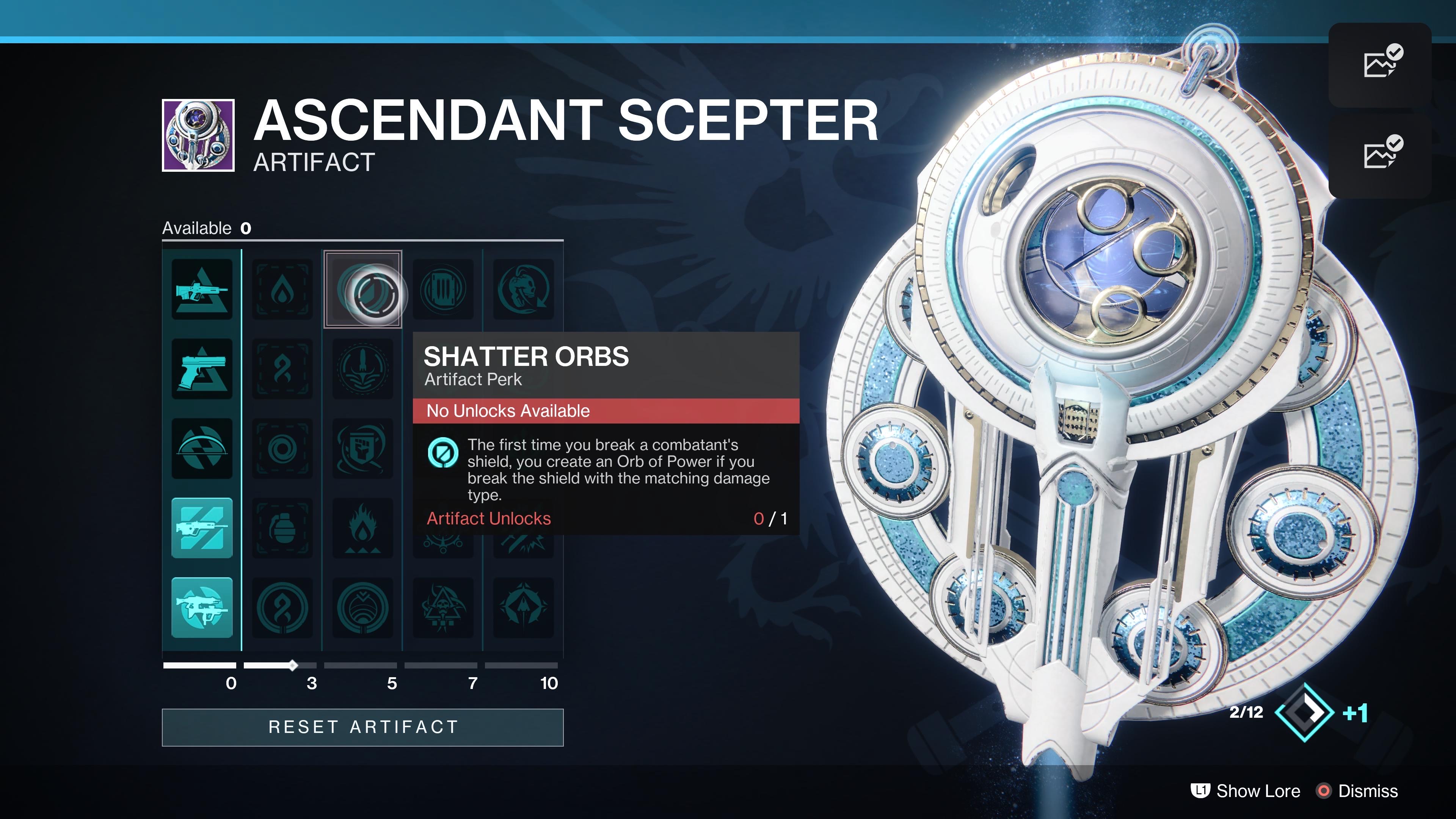
Task: Pick the ammo magazine circle perk
Action: 443,289
